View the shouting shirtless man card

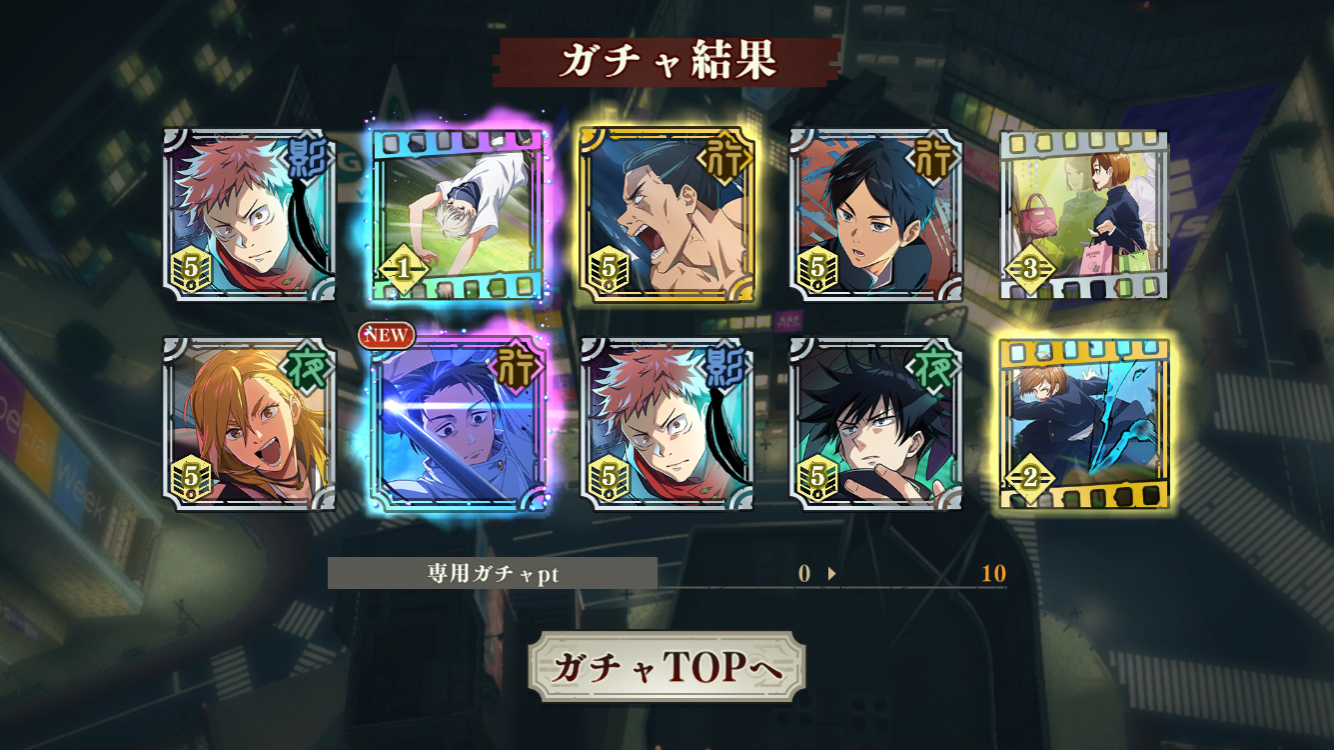pos(667,215)
